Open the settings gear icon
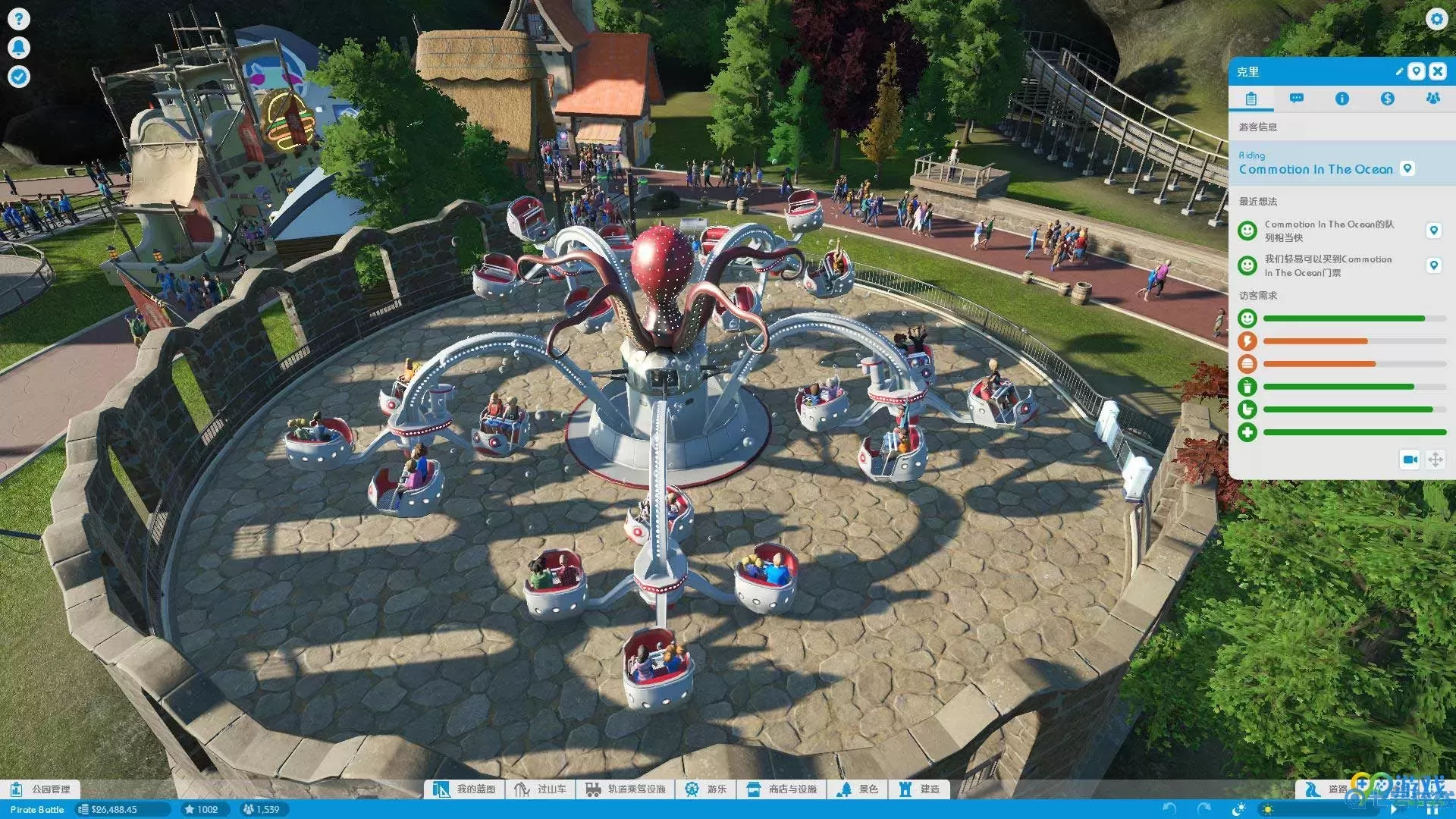 tap(1436, 19)
